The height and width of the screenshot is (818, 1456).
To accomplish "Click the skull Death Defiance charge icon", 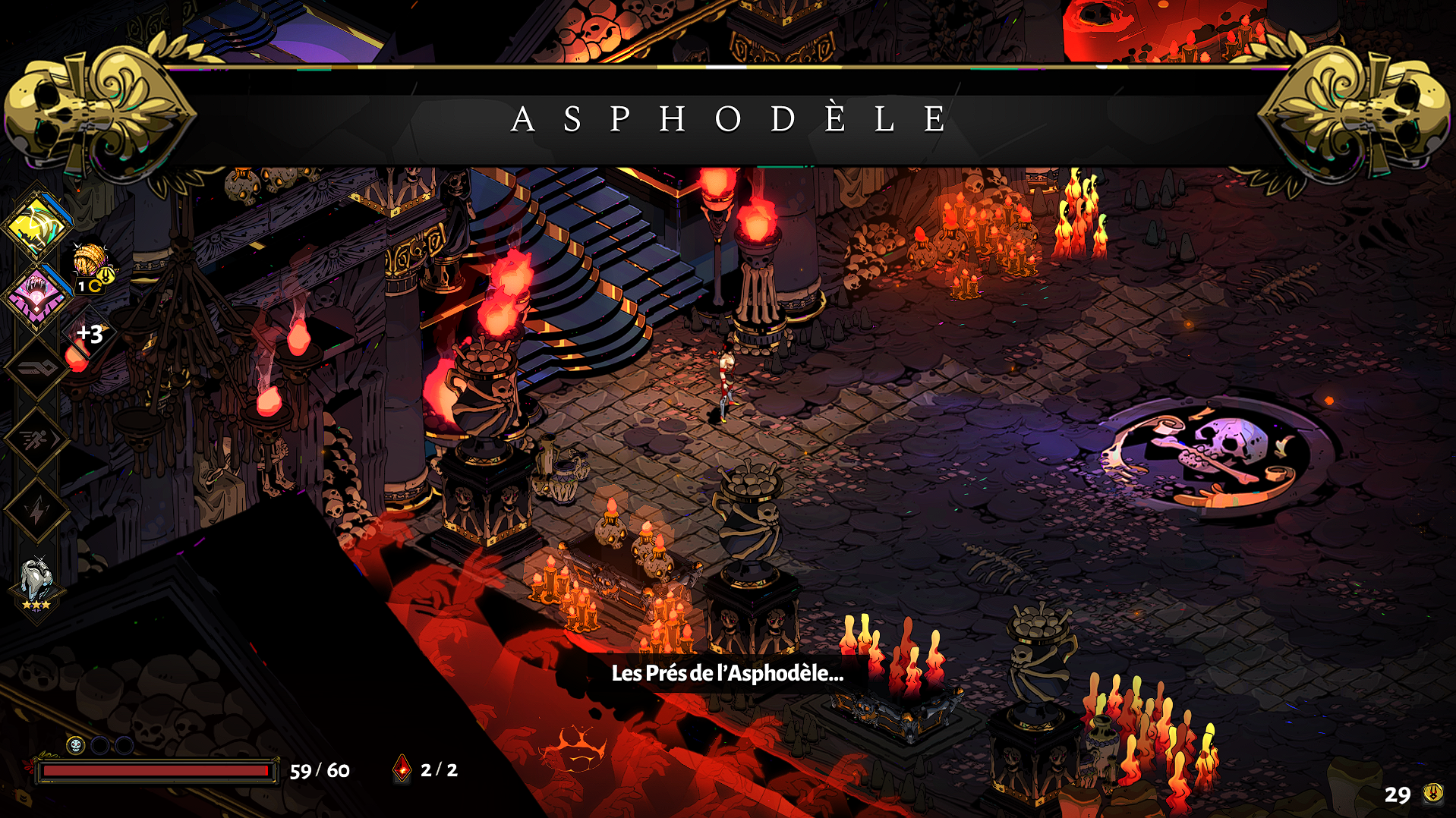I will tap(75, 745).
